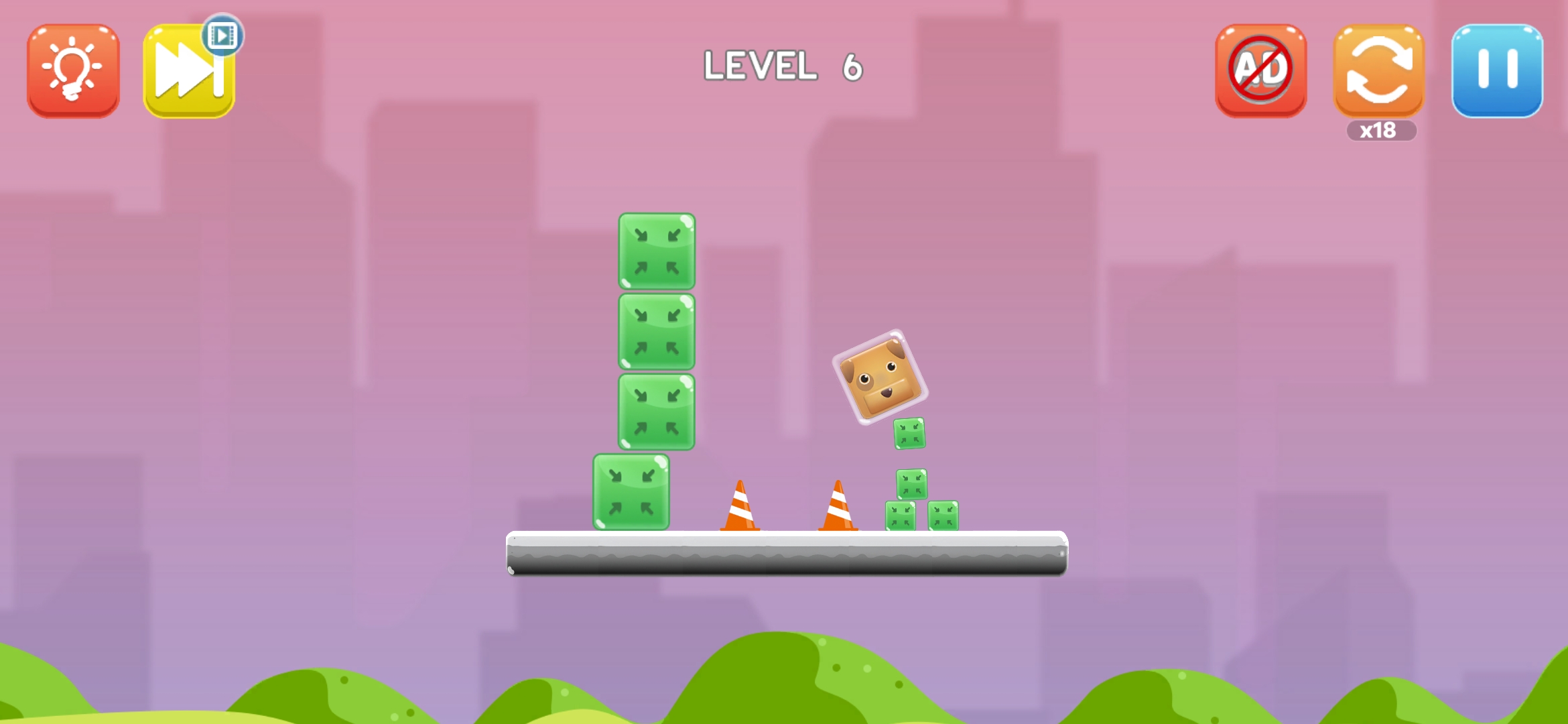The width and height of the screenshot is (1568, 724).
Task: Open the remove ads offer
Action: pos(1260,70)
